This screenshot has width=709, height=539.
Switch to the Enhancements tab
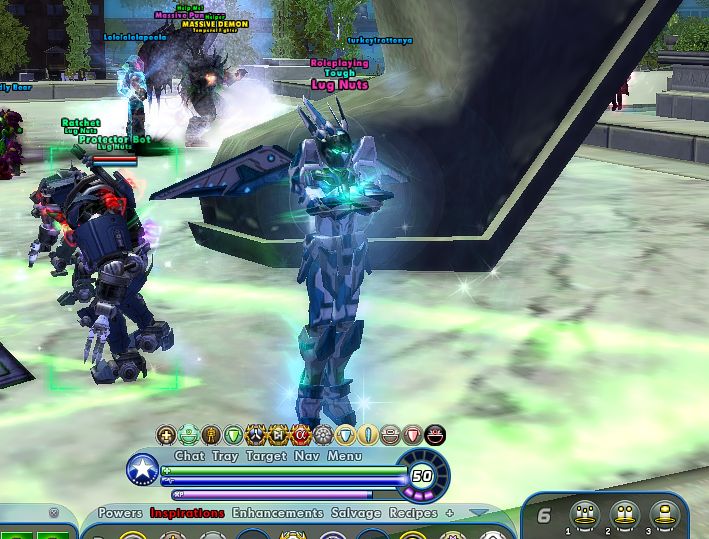pyautogui.click(x=279, y=513)
